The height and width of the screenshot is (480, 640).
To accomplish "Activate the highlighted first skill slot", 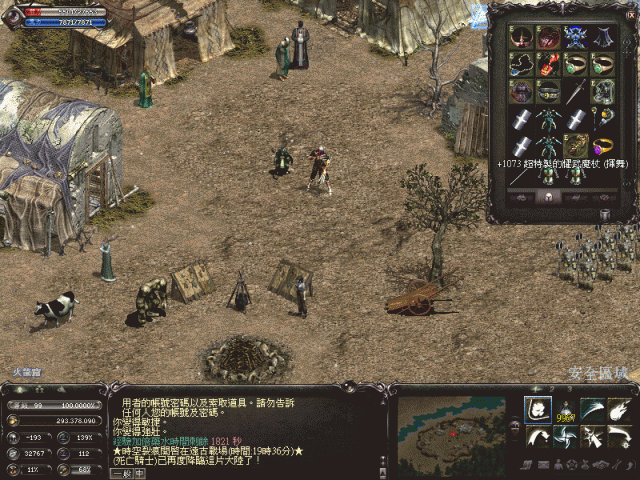I will tap(538, 410).
